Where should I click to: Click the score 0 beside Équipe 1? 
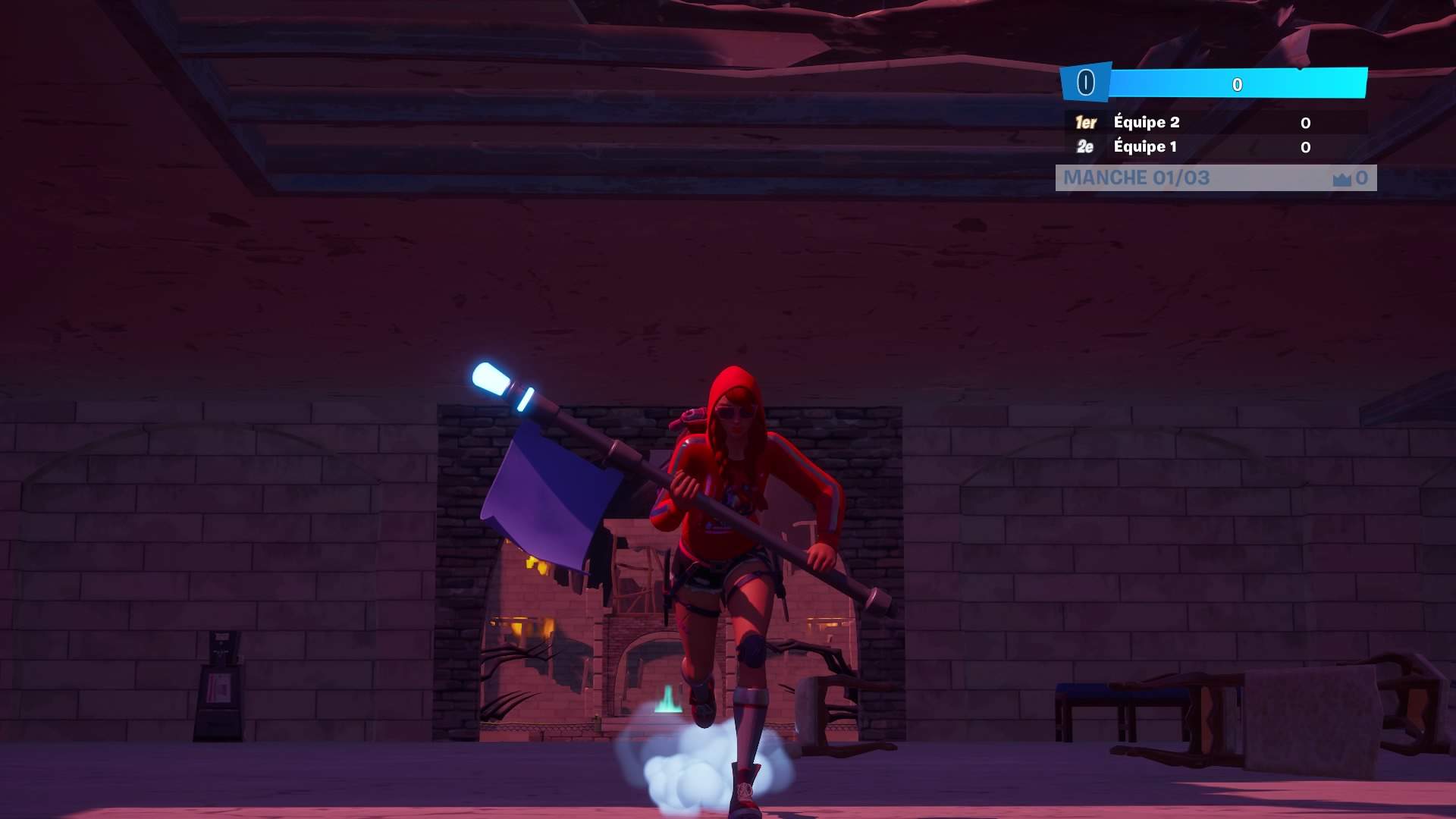[x=1305, y=147]
